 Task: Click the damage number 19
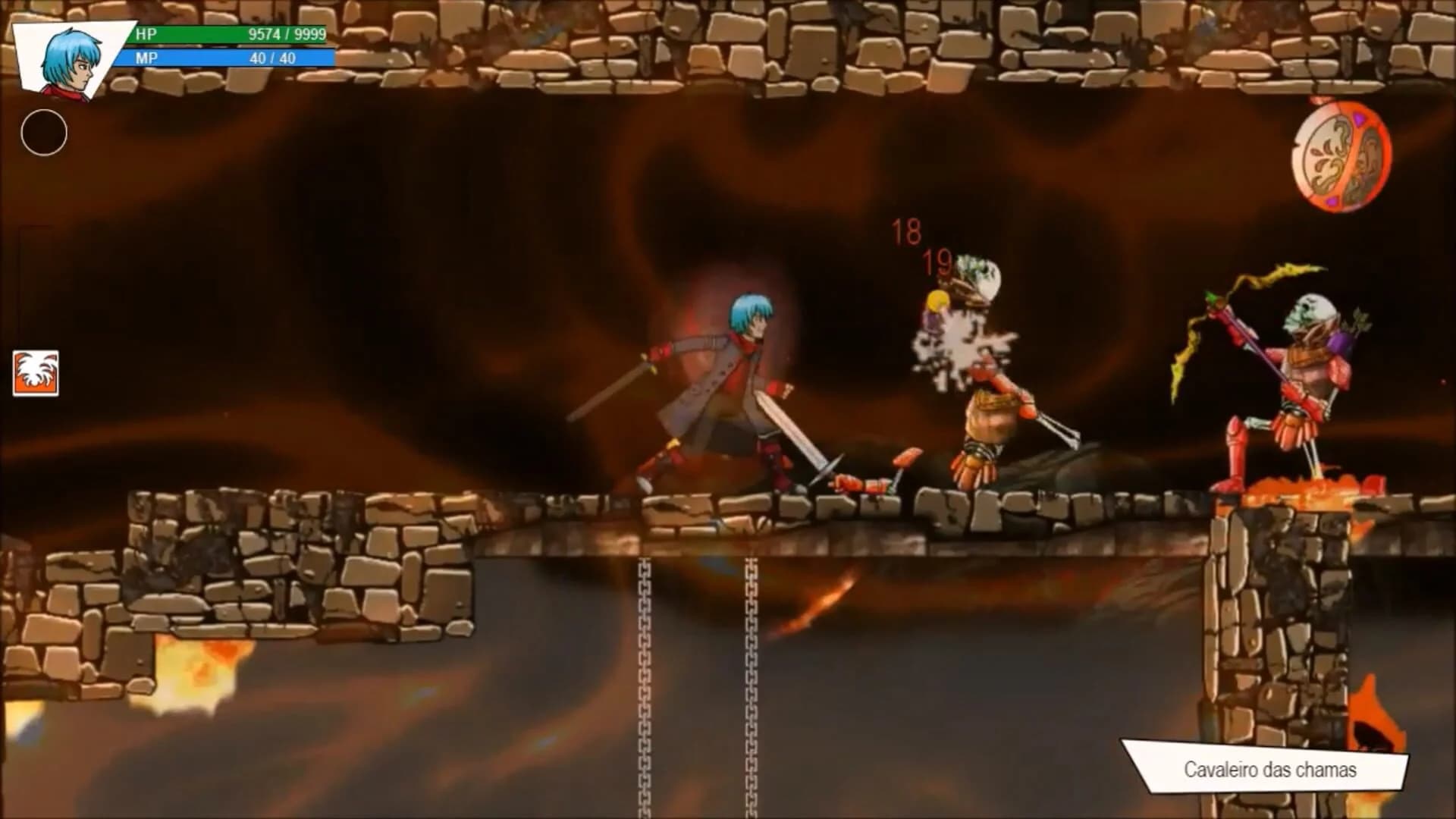tap(938, 264)
